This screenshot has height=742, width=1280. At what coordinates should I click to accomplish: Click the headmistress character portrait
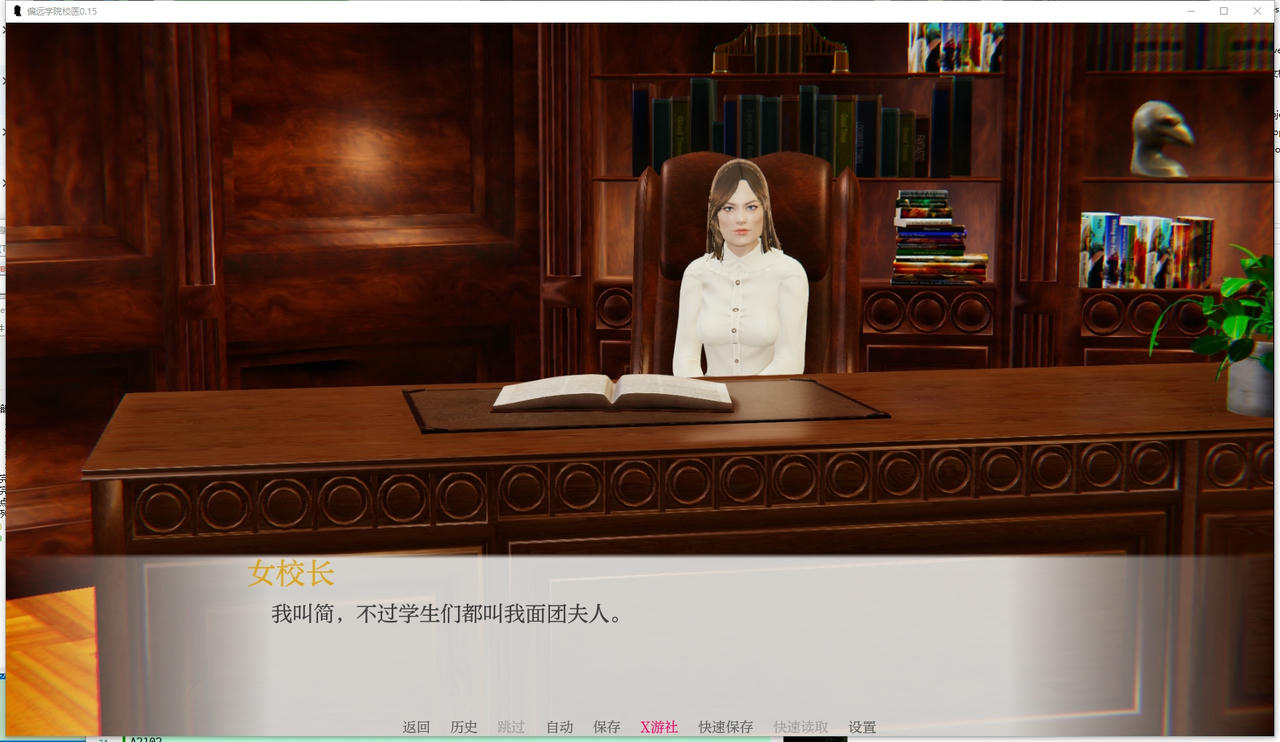741,270
